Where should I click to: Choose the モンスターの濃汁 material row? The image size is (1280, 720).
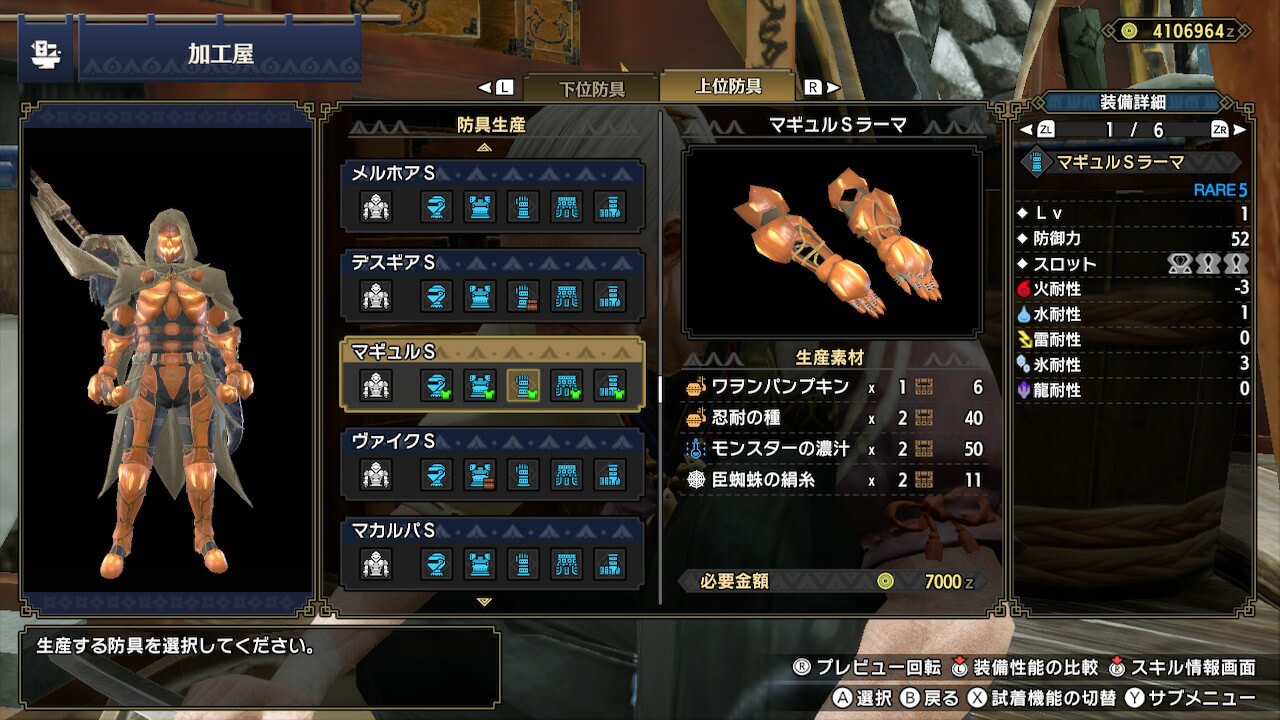point(833,449)
